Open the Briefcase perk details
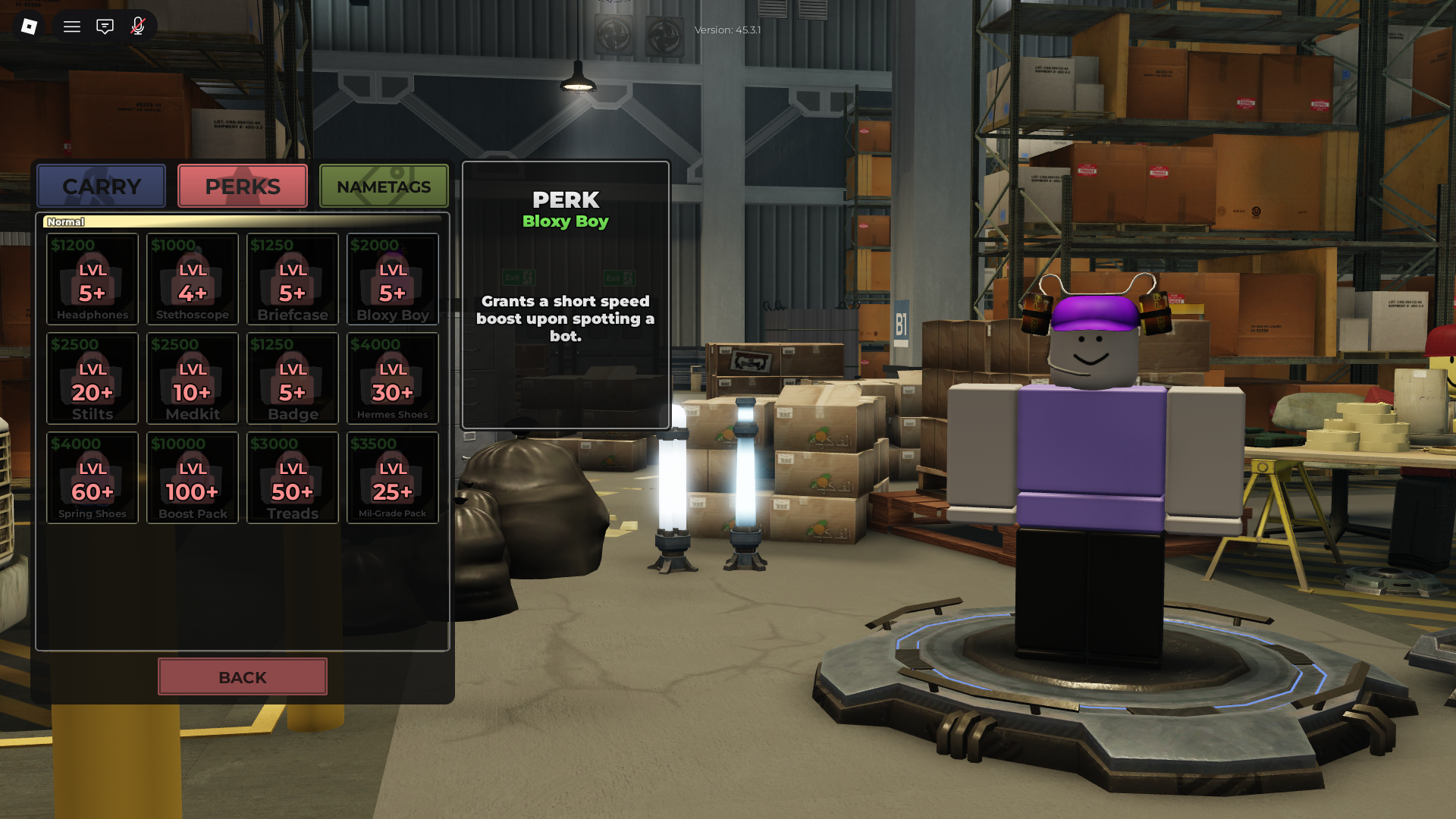Image resolution: width=1456 pixels, height=819 pixels. (292, 279)
